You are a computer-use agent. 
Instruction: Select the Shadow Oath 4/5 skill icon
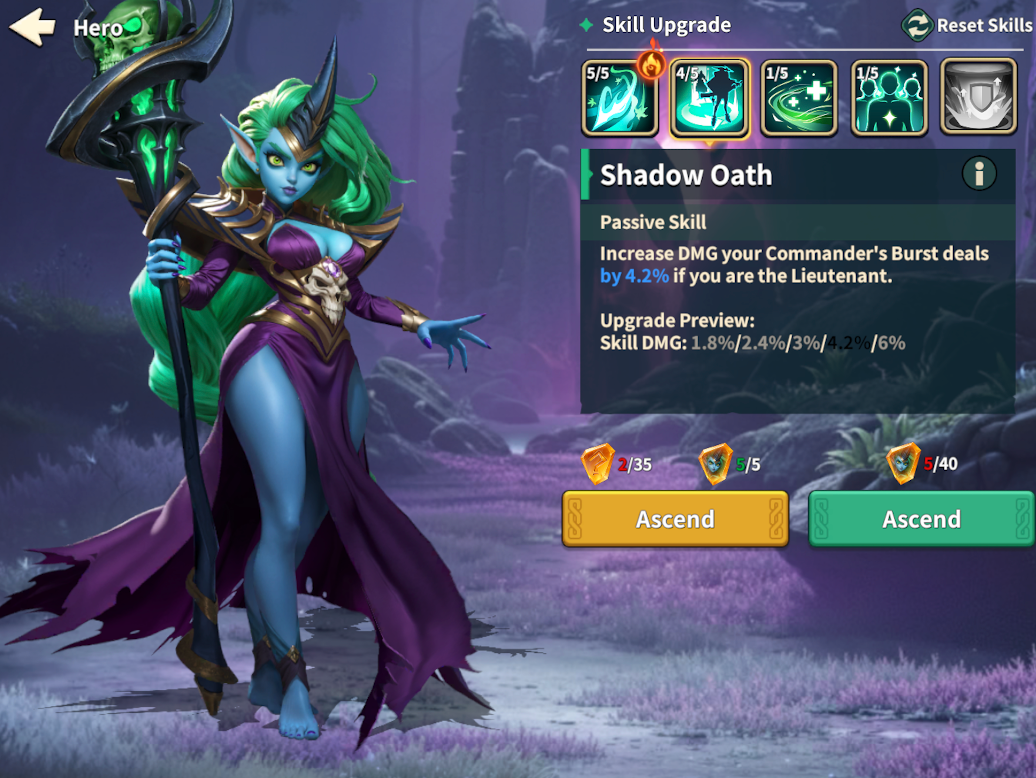[x=709, y=98]
